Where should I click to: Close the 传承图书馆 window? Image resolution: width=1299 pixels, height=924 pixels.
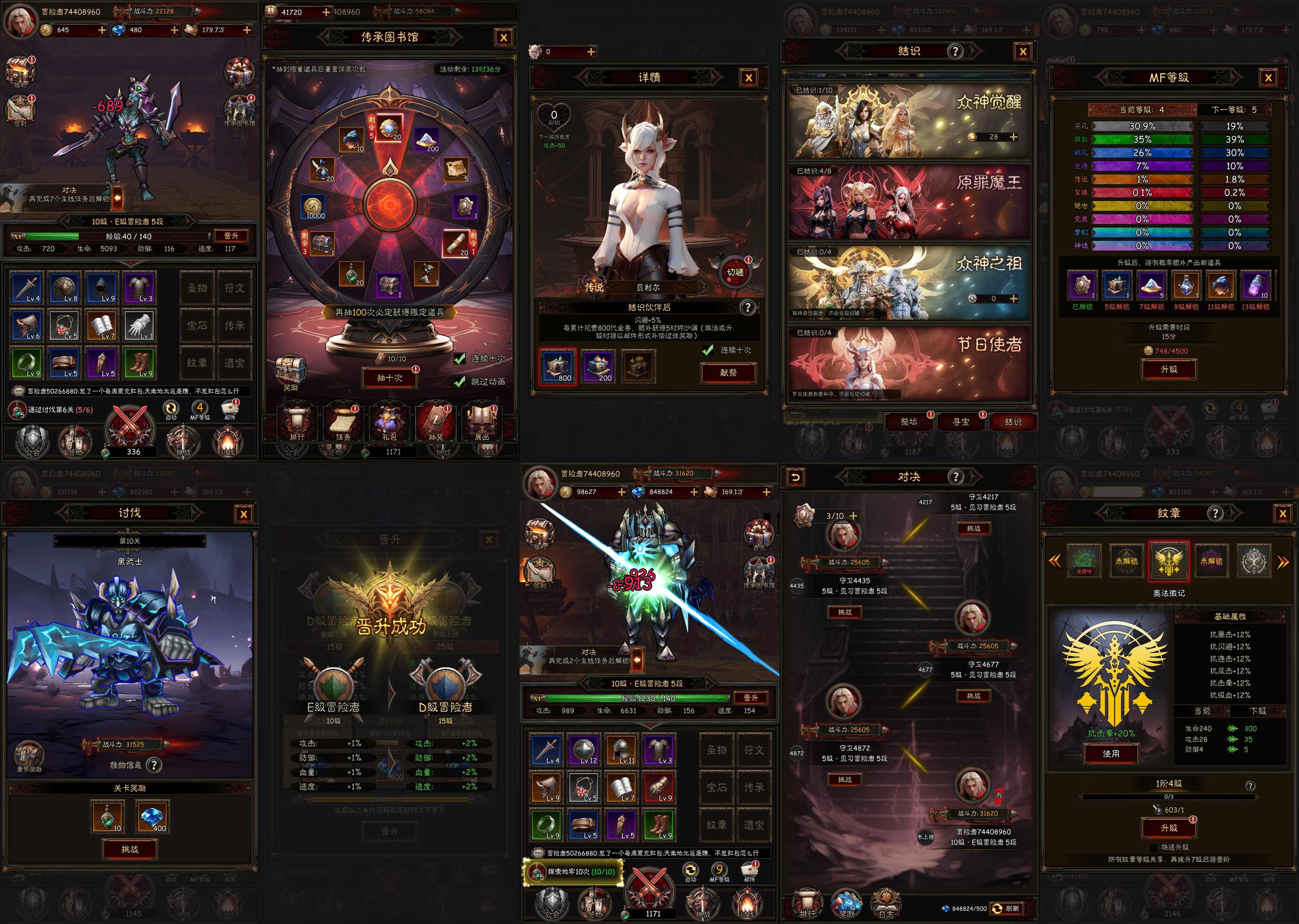click(x=503, y=38)
